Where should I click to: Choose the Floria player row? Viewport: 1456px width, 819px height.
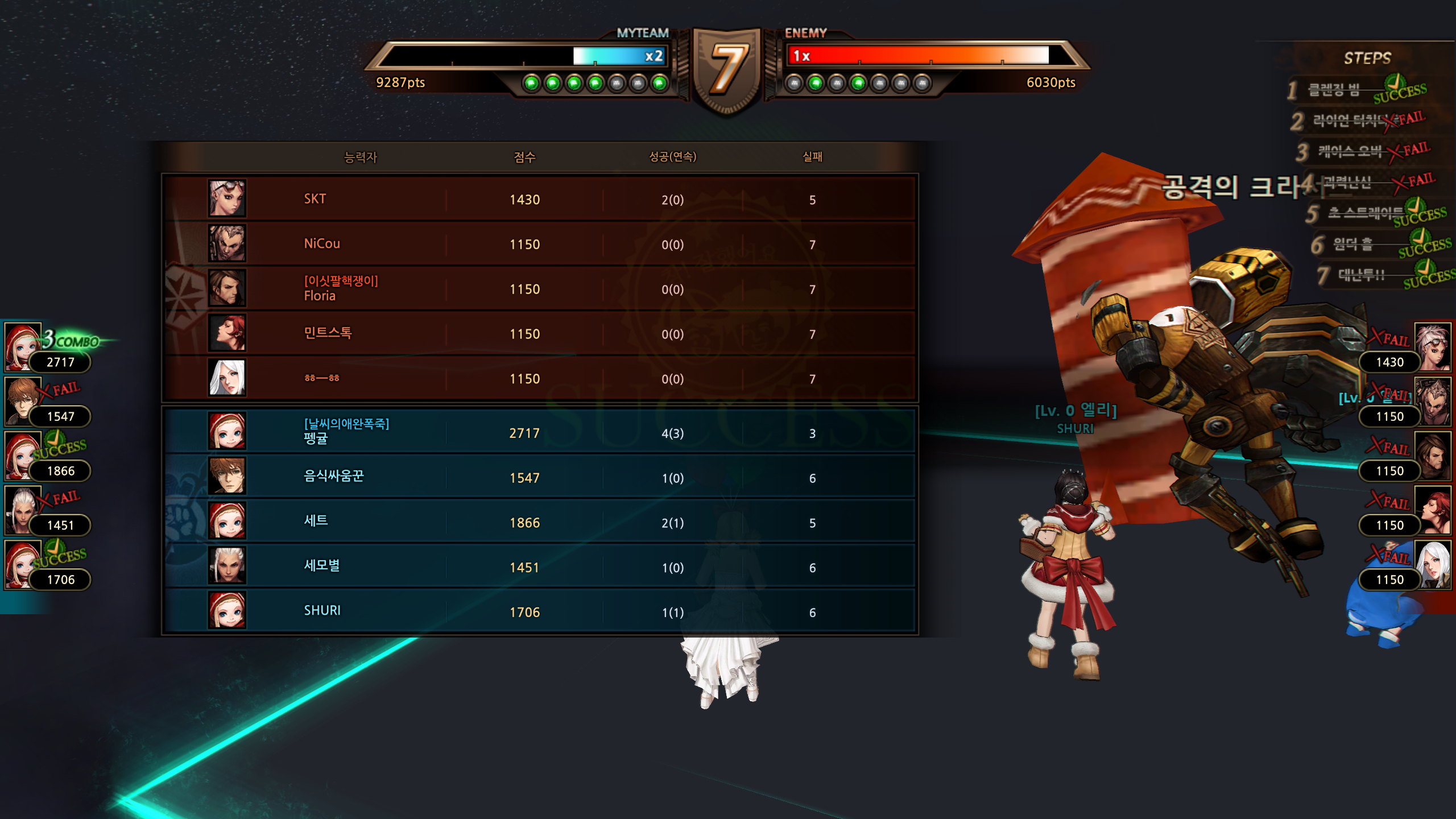(539, 289)
